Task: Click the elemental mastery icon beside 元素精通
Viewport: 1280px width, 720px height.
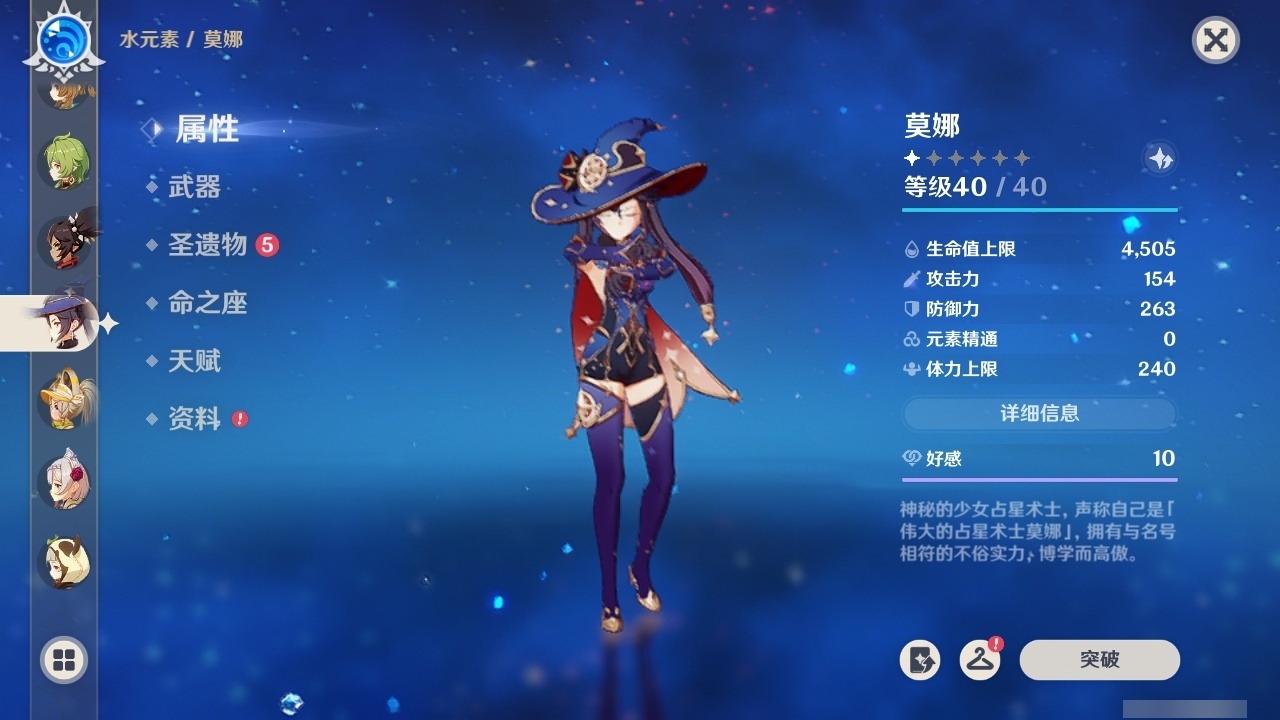Action: pos(911,339)
